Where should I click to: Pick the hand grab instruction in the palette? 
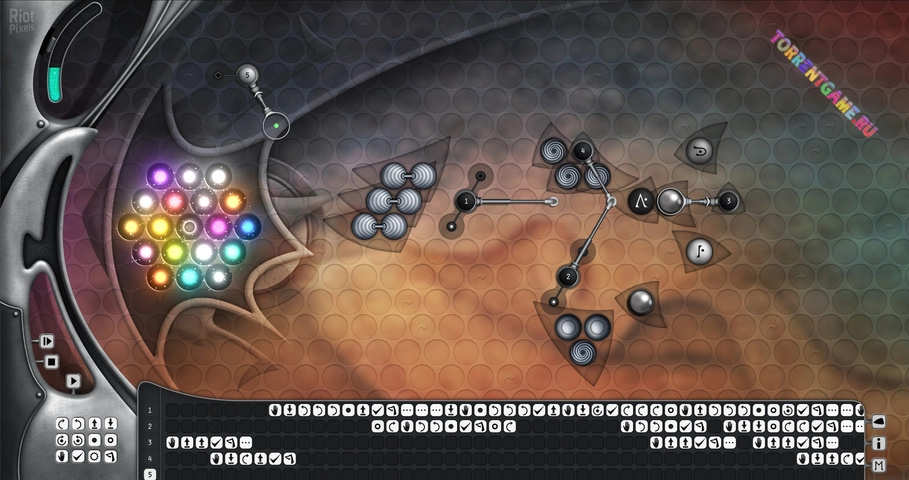coord(62,457)
